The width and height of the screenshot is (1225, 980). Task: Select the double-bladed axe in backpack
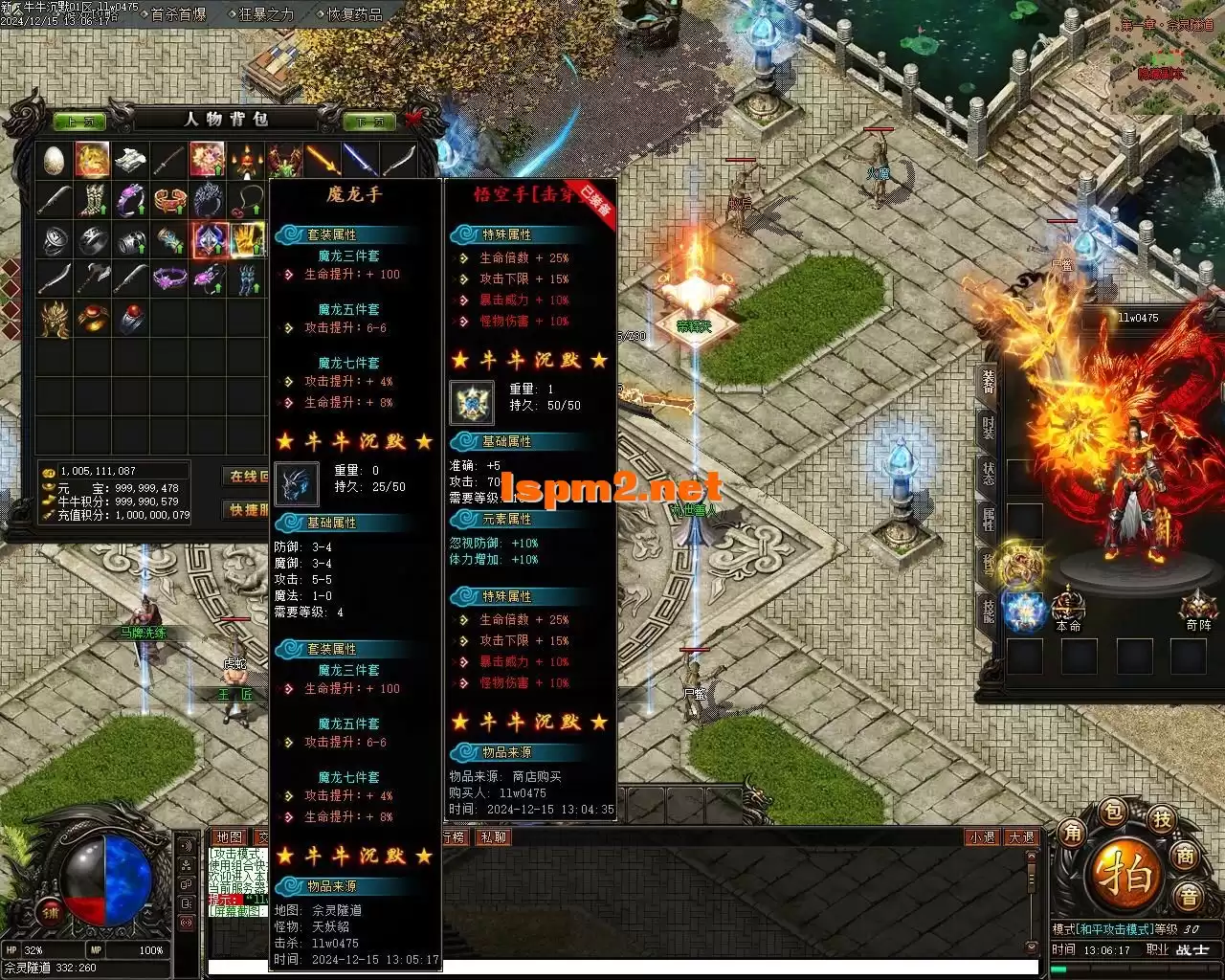[x=93, y=278]
